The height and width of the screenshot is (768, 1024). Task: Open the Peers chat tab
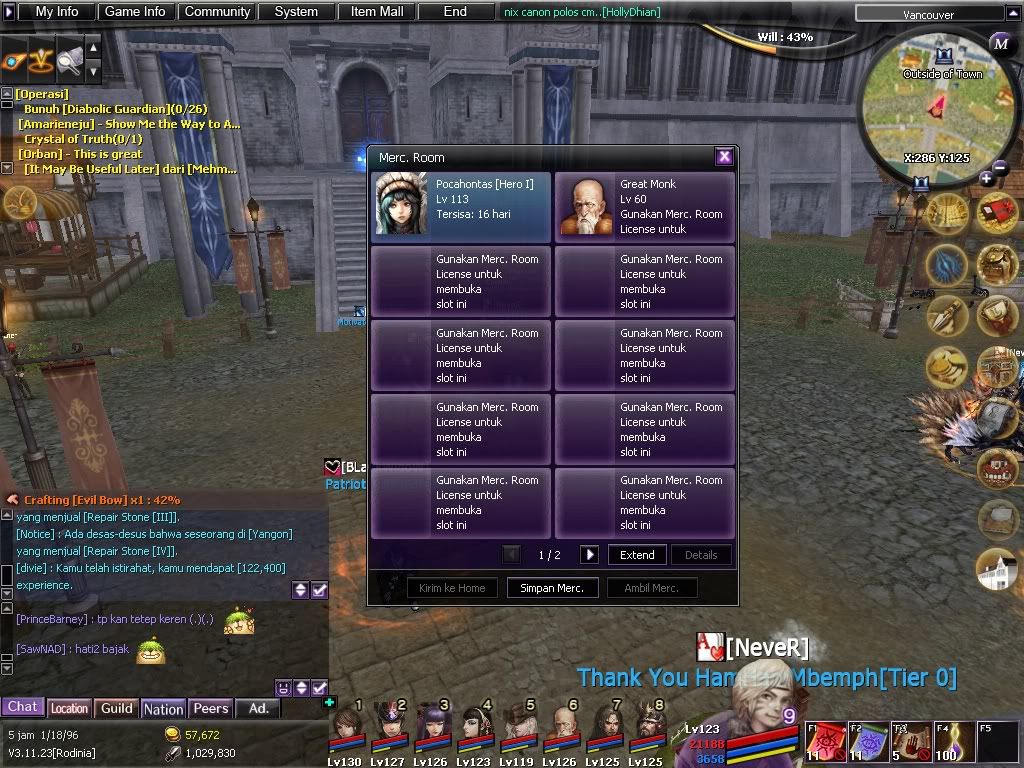point(210,708)
